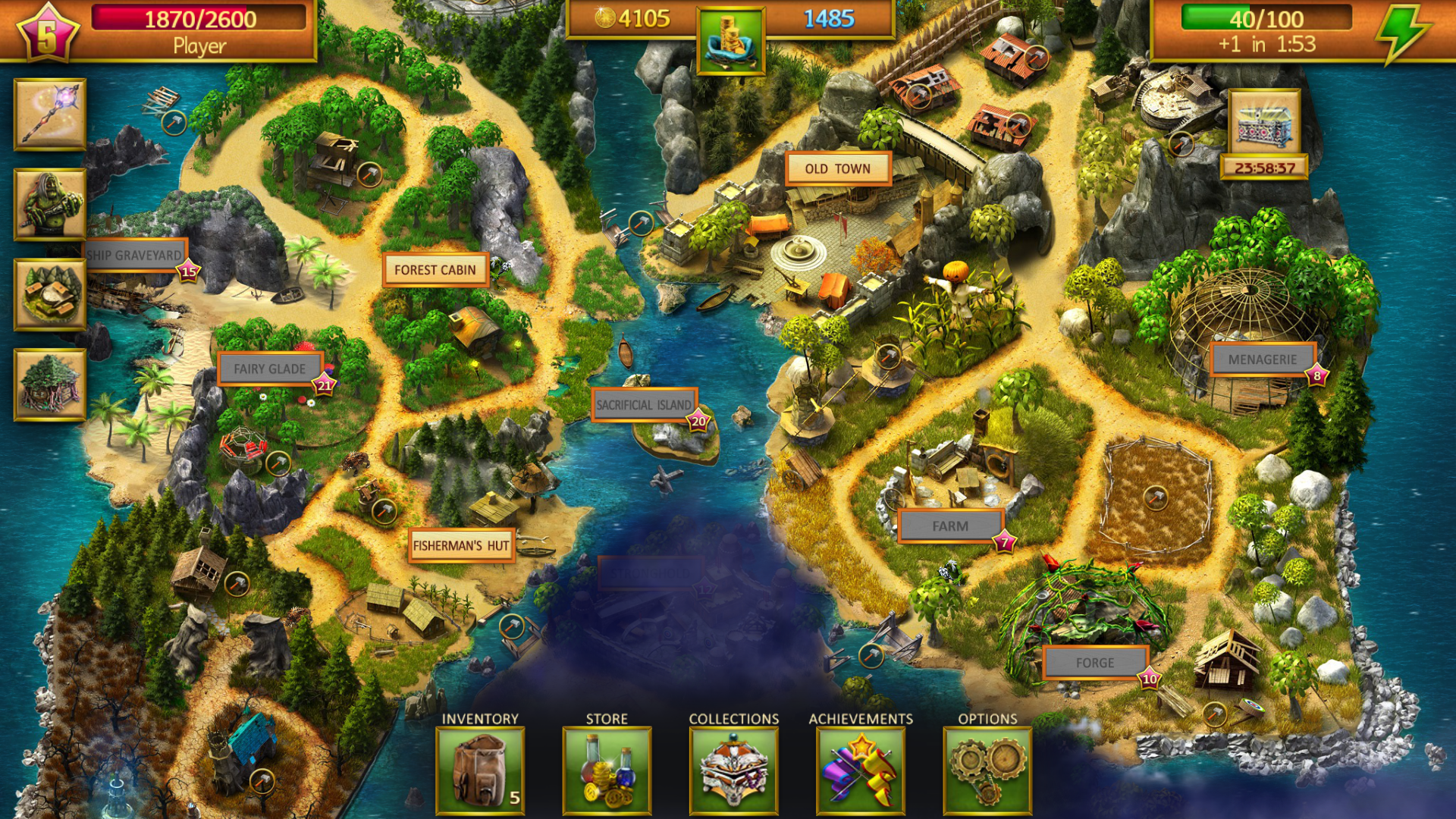View the Achievements flags icon
This screenshot has height=819, width=1456.
(861, 768)
